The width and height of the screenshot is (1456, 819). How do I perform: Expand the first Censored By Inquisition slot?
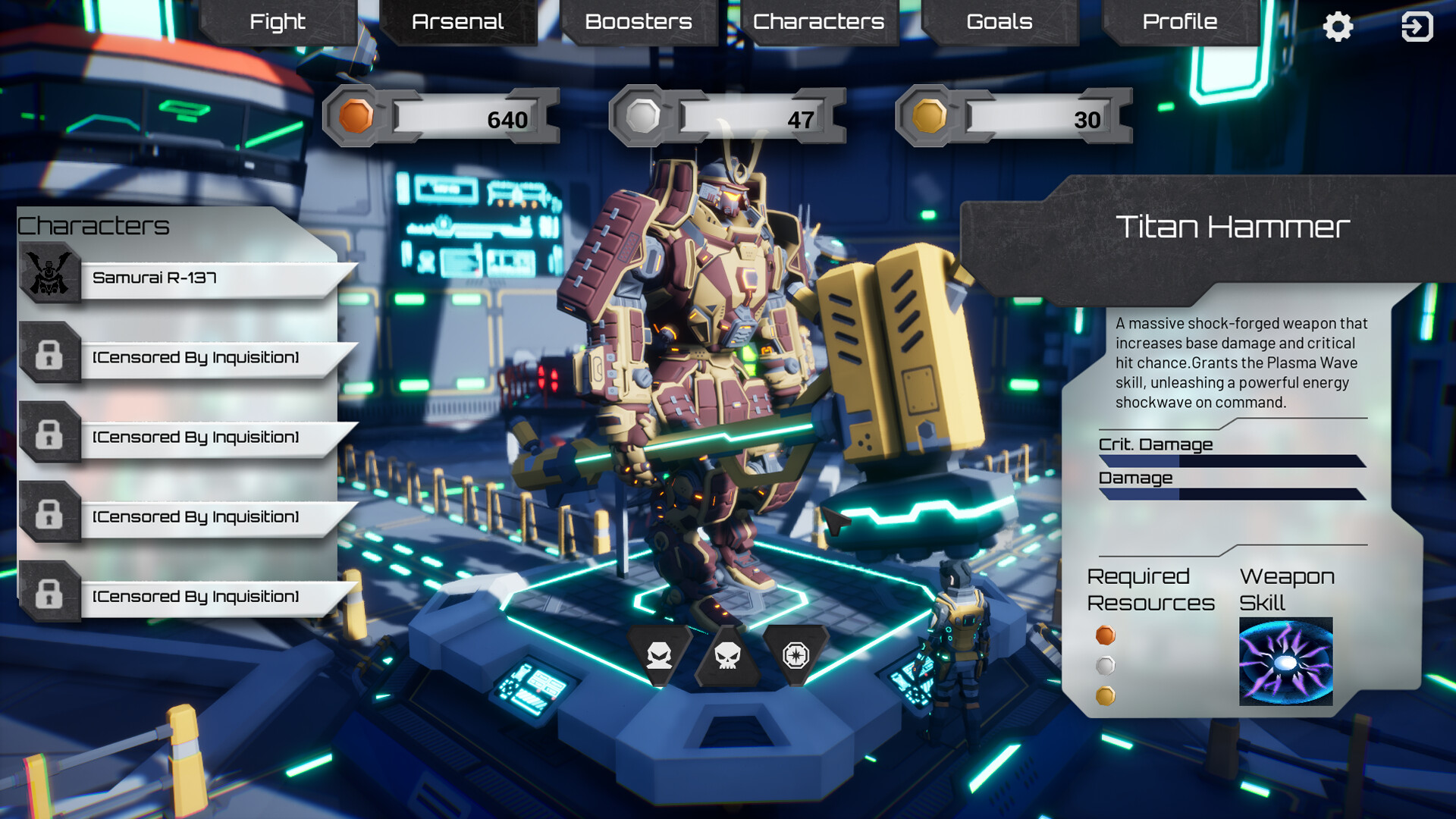[x=193, y=356]
